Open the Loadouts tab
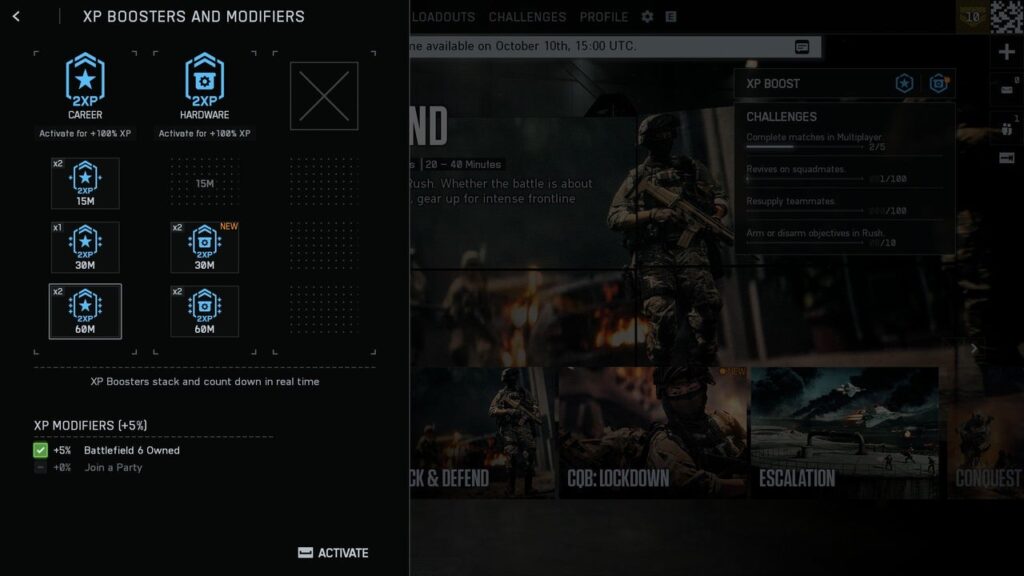The height and width of the screenshot is (576, 1024). (x=443, y=17)
